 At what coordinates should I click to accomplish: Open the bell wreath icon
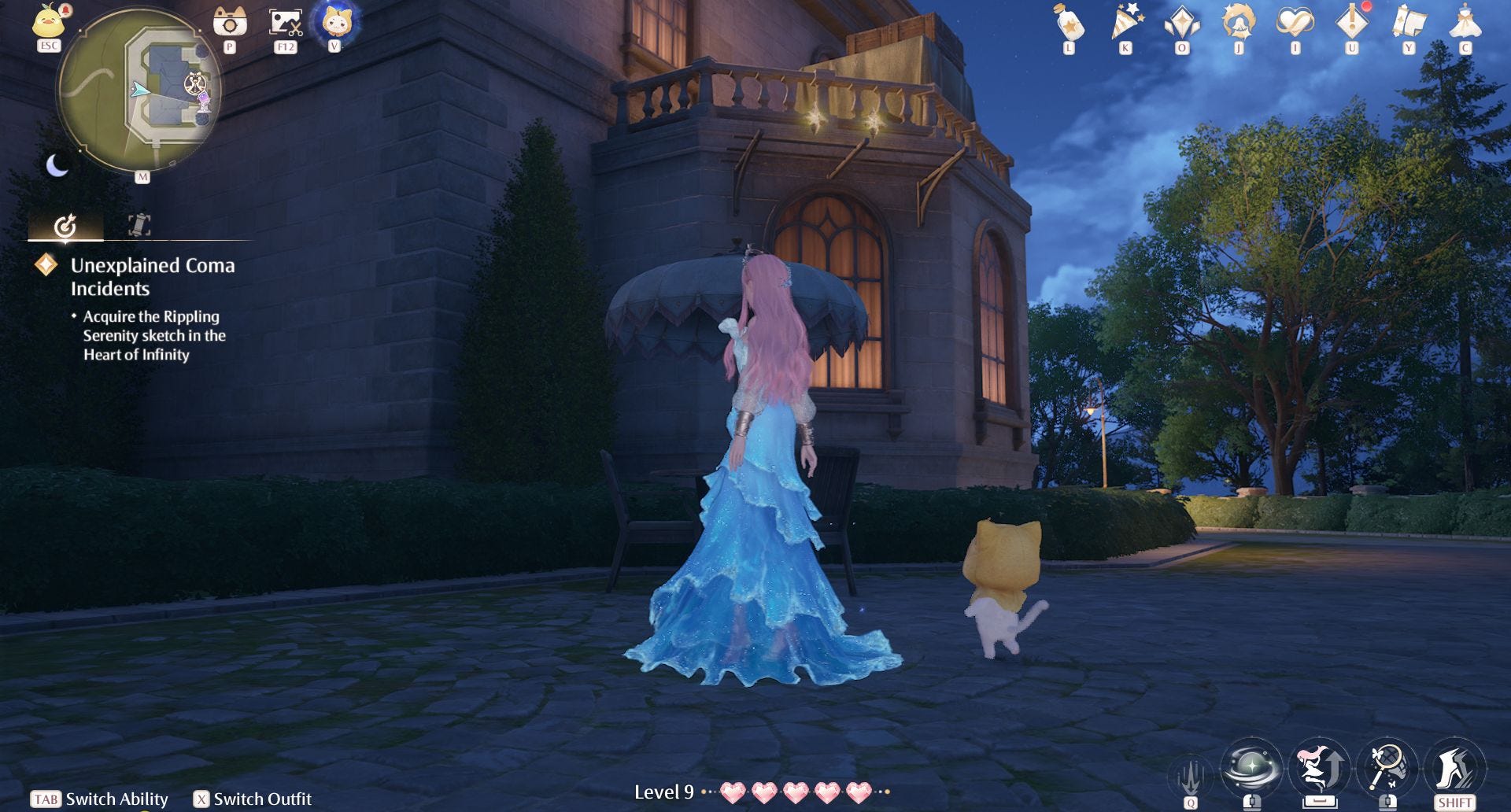1239,23
